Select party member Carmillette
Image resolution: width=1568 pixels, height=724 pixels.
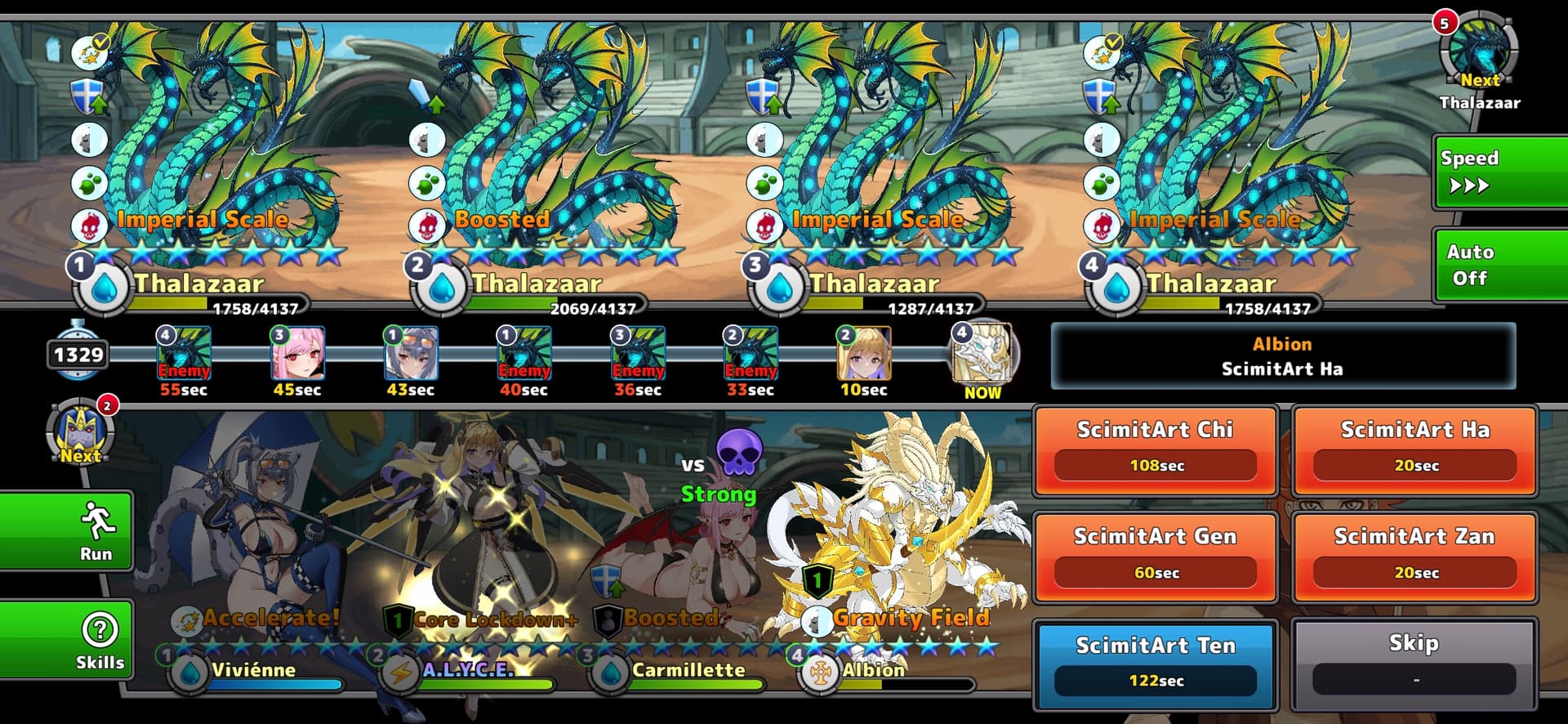click(694, 556)
